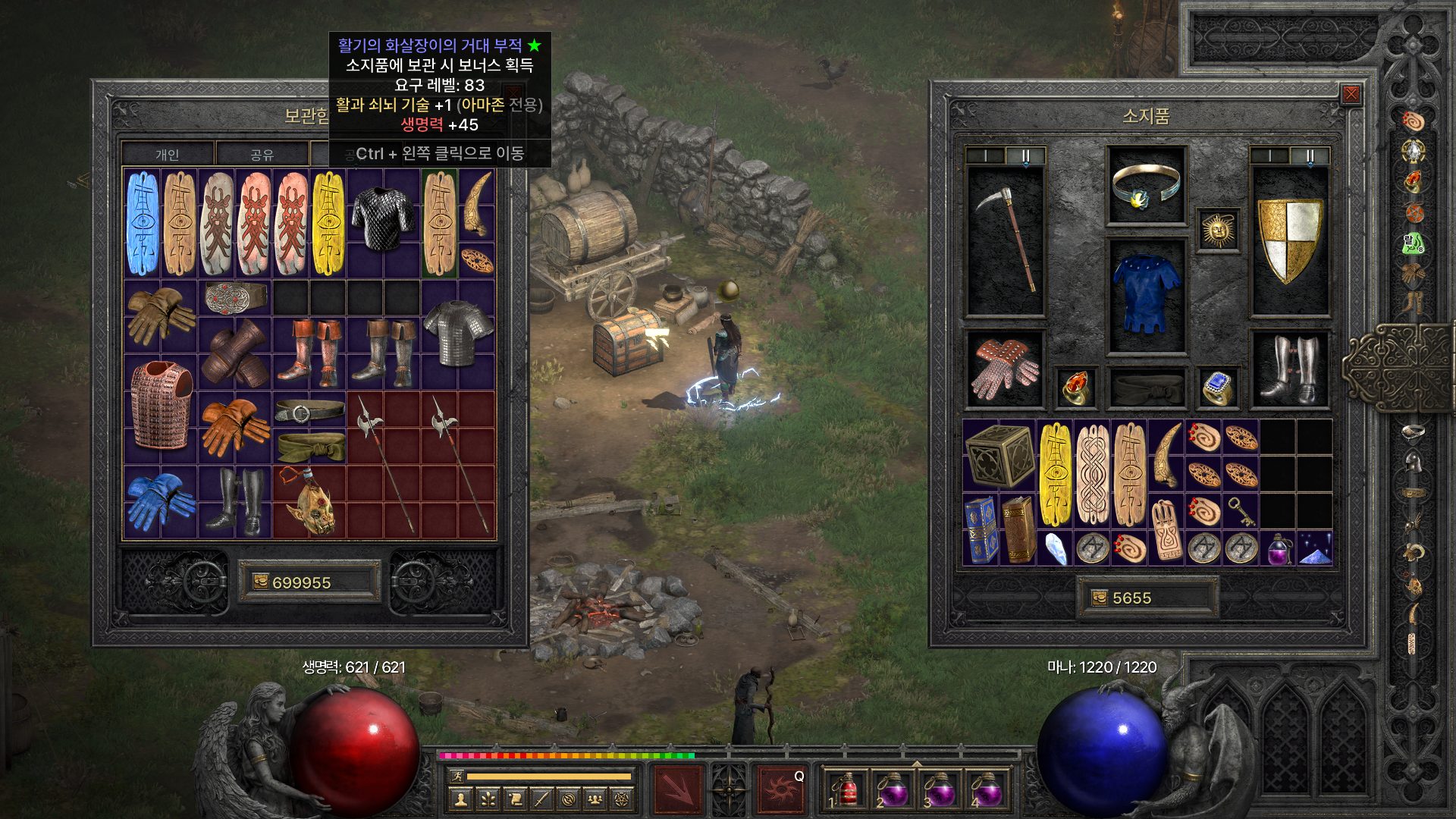Open the 공유 shared stash tab
1456x819 pixels.
262,155
